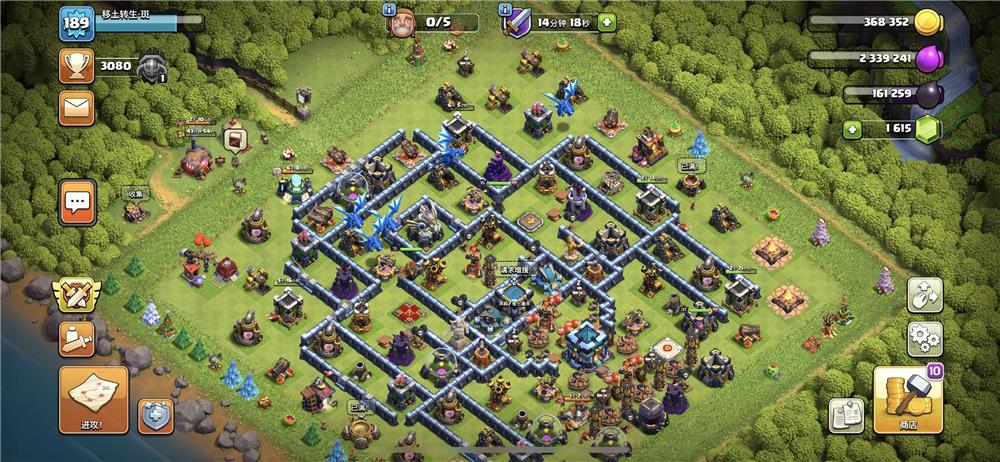
Task: Open the shield info button with plus
Action: [155, 416]
